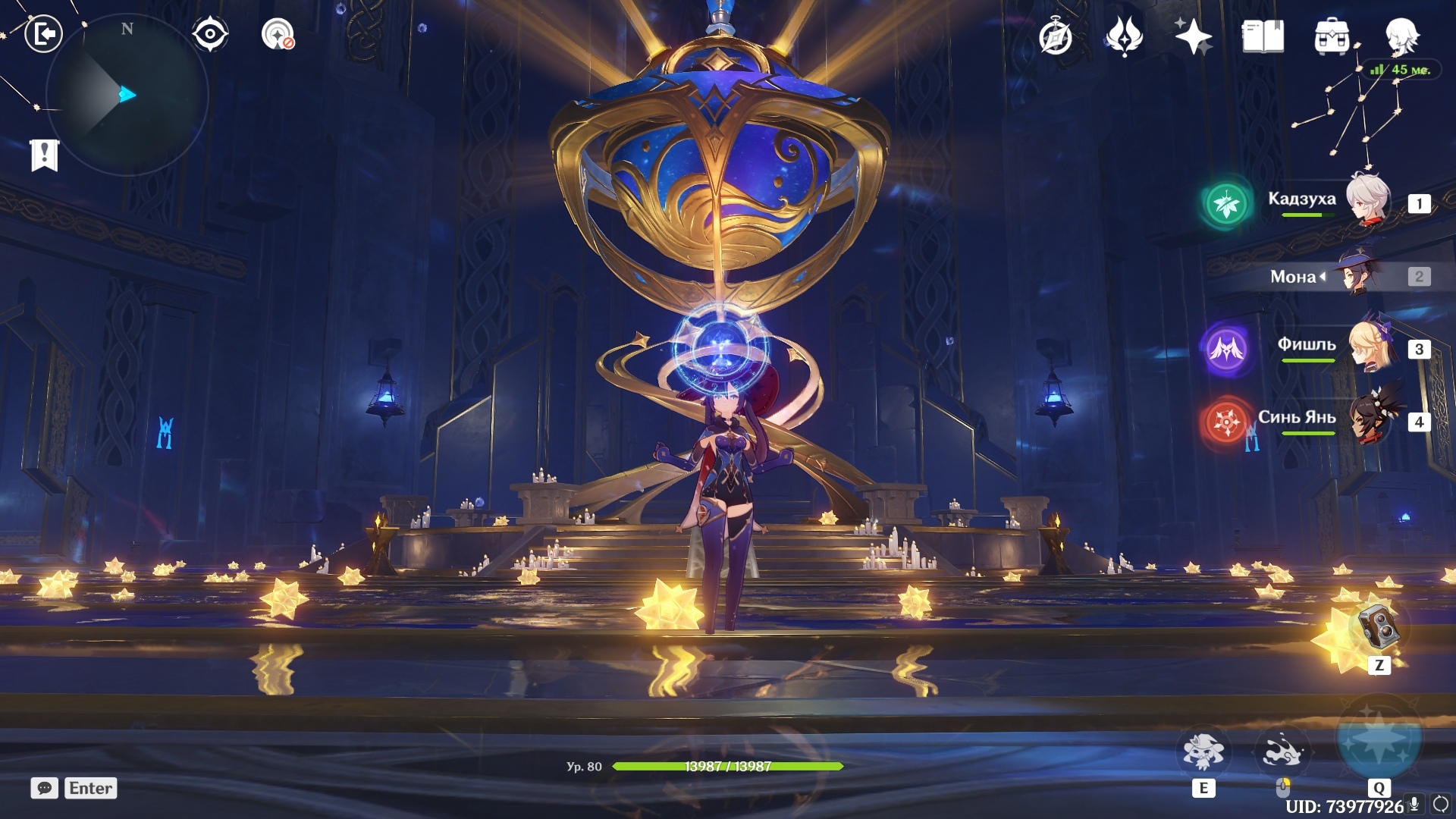Open the circular minimap
The image size is (1456, 819).
click(x=127, y=96)
